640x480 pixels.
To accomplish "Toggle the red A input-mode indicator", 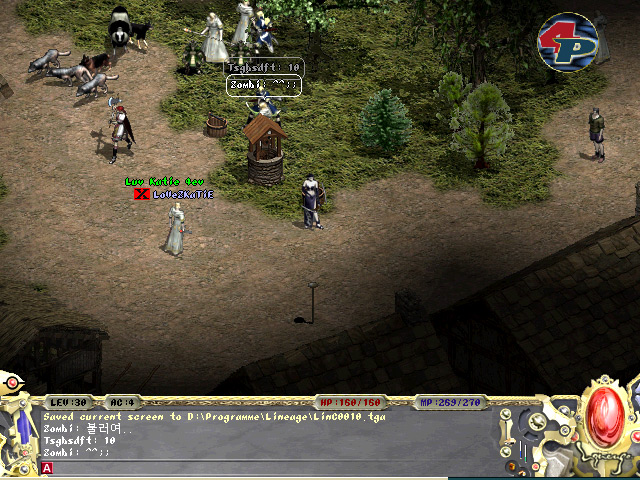I will 46,467.
